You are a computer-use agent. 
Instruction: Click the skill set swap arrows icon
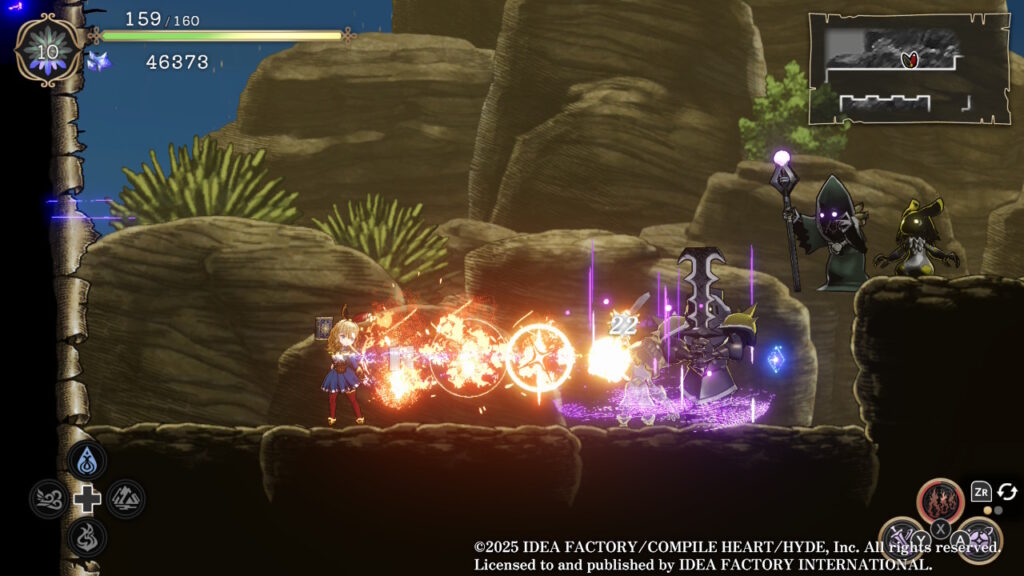click(1007, 491)
